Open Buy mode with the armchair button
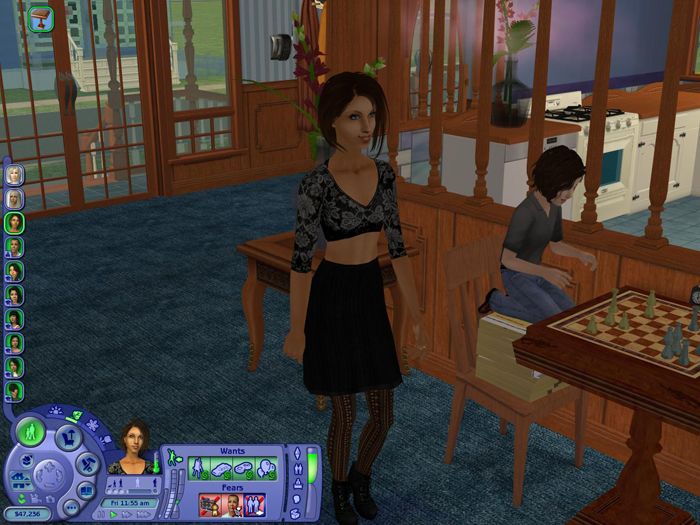700x525 pixels. click(x=68, y=437)
